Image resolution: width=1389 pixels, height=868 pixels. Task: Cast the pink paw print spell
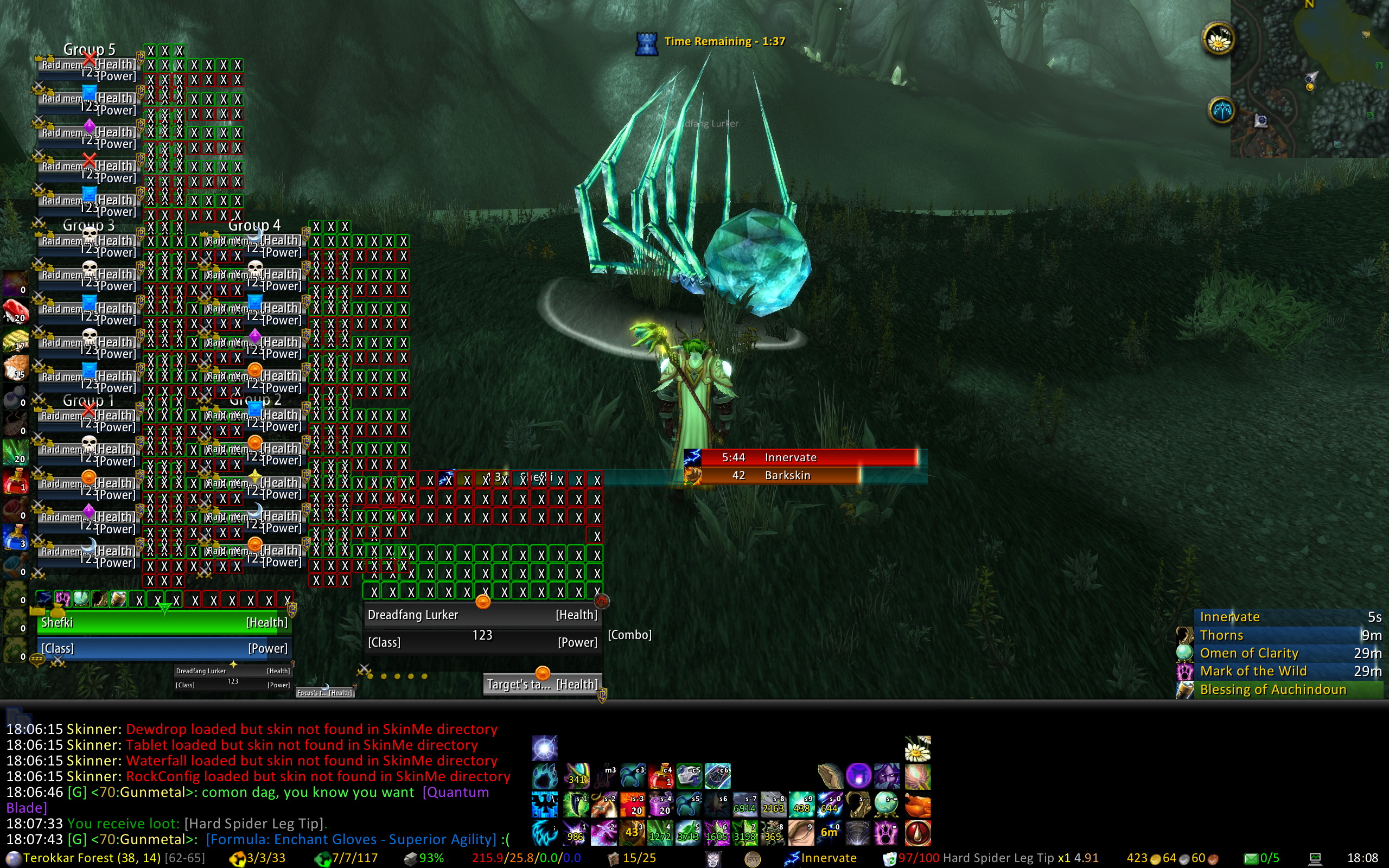pyautogui.click(x=885, y=833)
